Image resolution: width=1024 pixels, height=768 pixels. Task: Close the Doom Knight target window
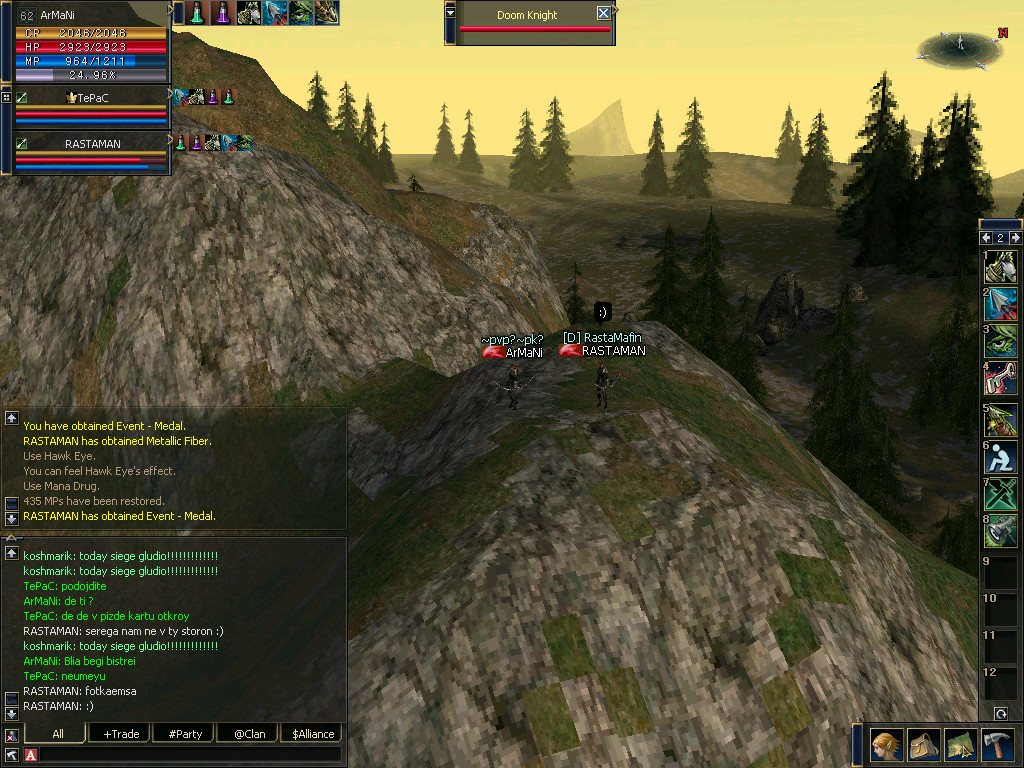coord(603,14)
